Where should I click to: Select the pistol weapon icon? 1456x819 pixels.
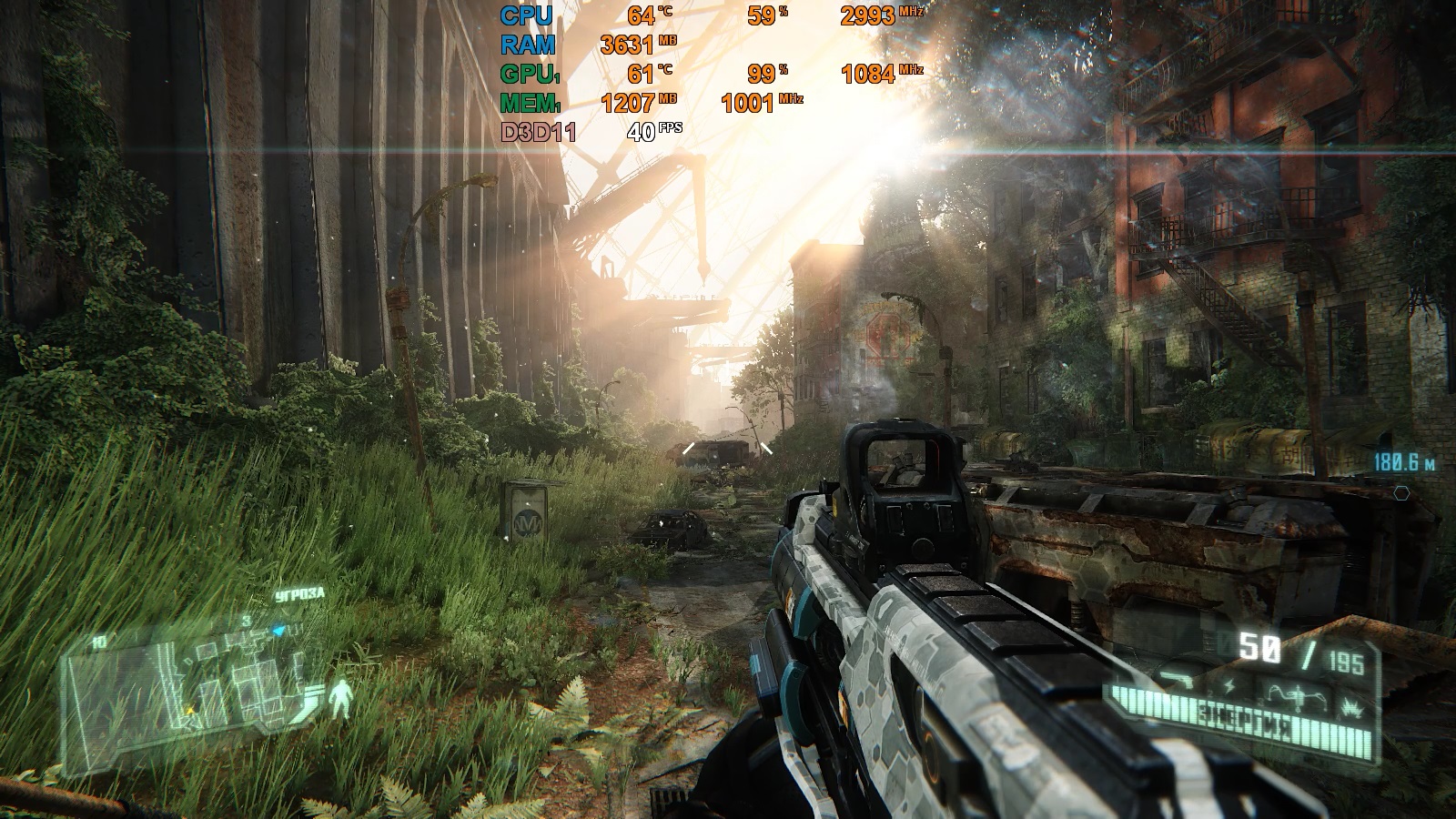pos(1177,679)
